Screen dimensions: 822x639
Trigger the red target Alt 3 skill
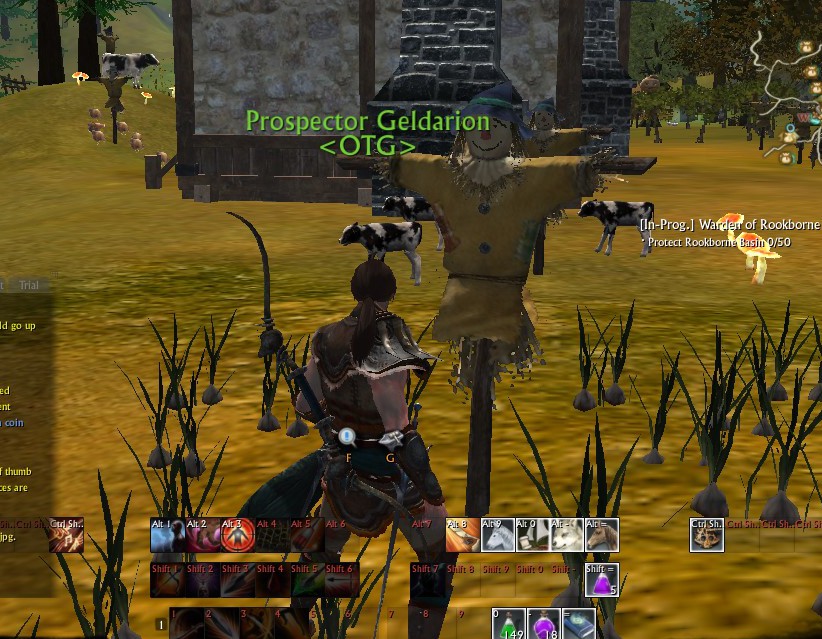(x=236, y=536)
